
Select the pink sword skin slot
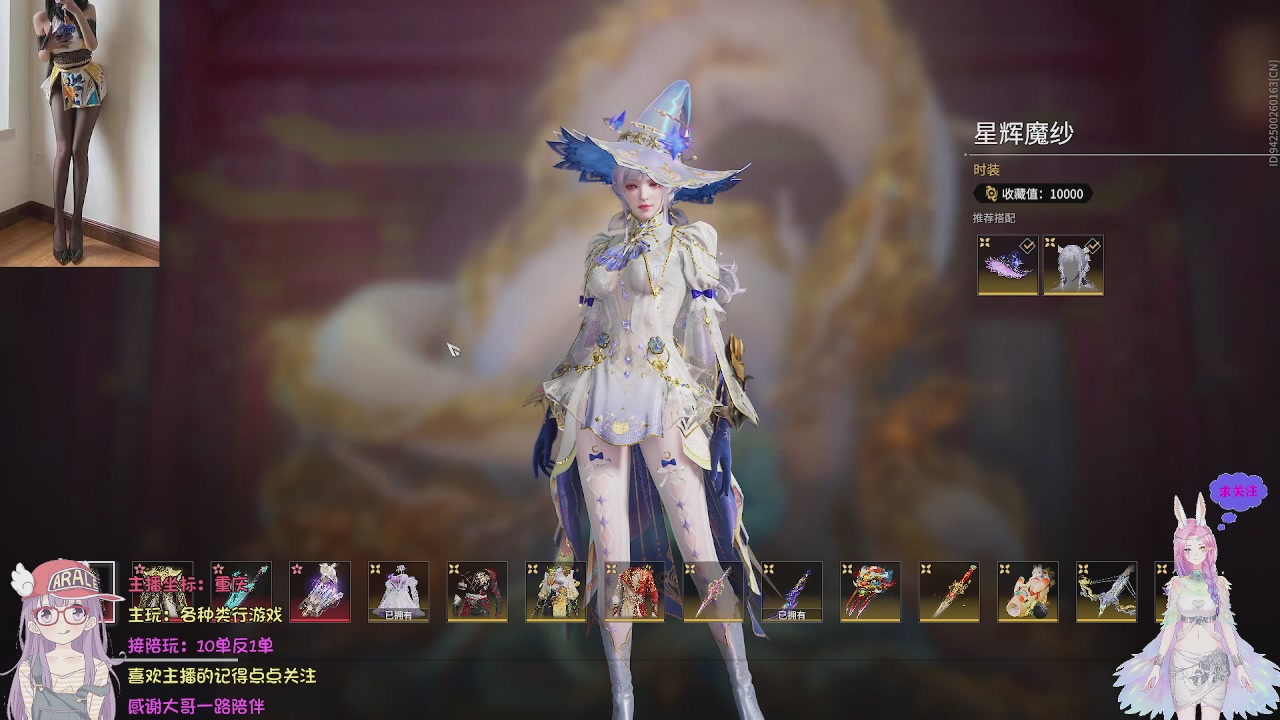pos(713,591)
